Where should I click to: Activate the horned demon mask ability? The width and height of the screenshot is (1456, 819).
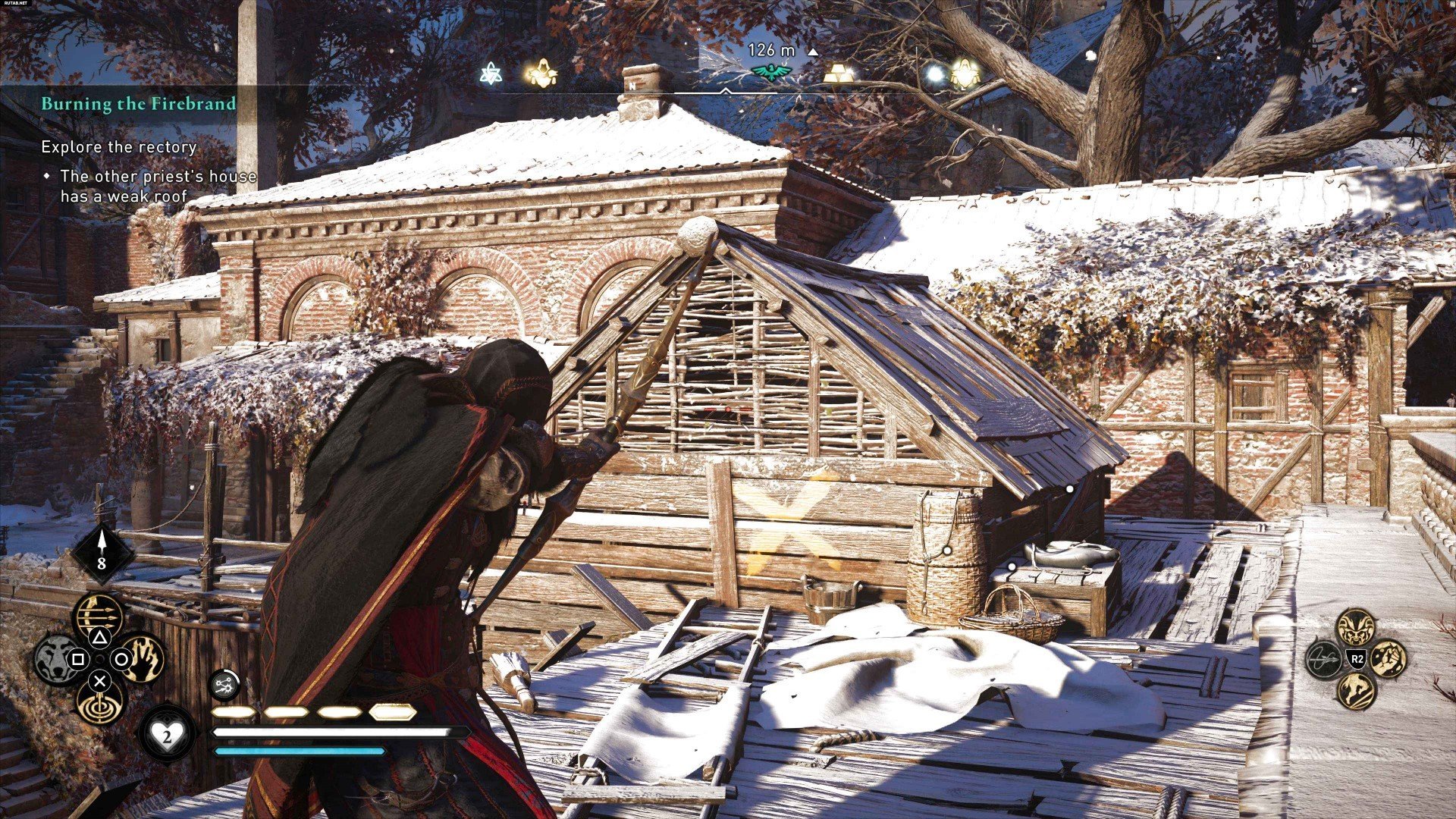coord(1357,628)
